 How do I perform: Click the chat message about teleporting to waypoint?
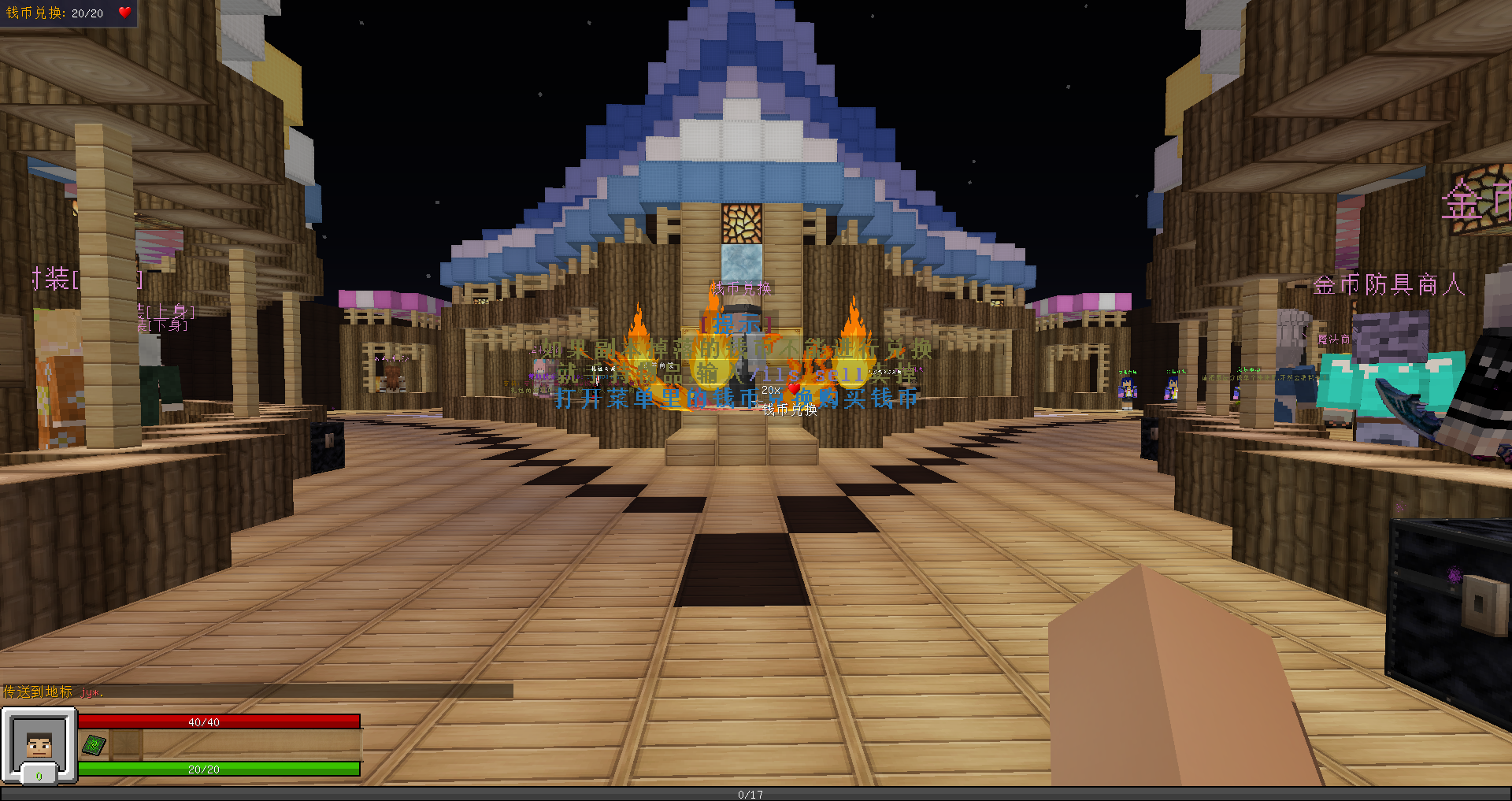click(x=54, y=692)
